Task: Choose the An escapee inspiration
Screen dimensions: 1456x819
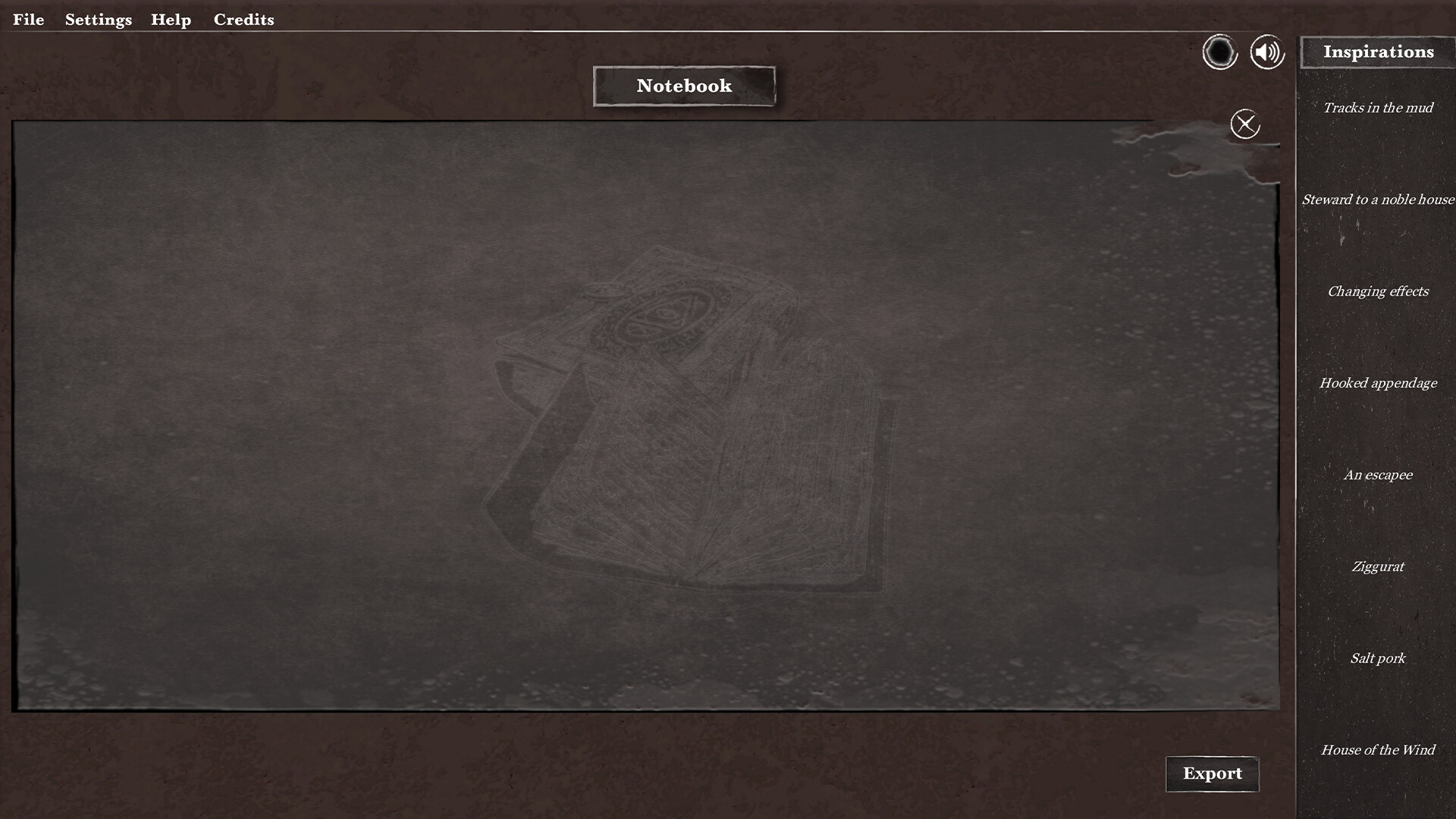Action: pyautogui.click(x=1378, y=475)
